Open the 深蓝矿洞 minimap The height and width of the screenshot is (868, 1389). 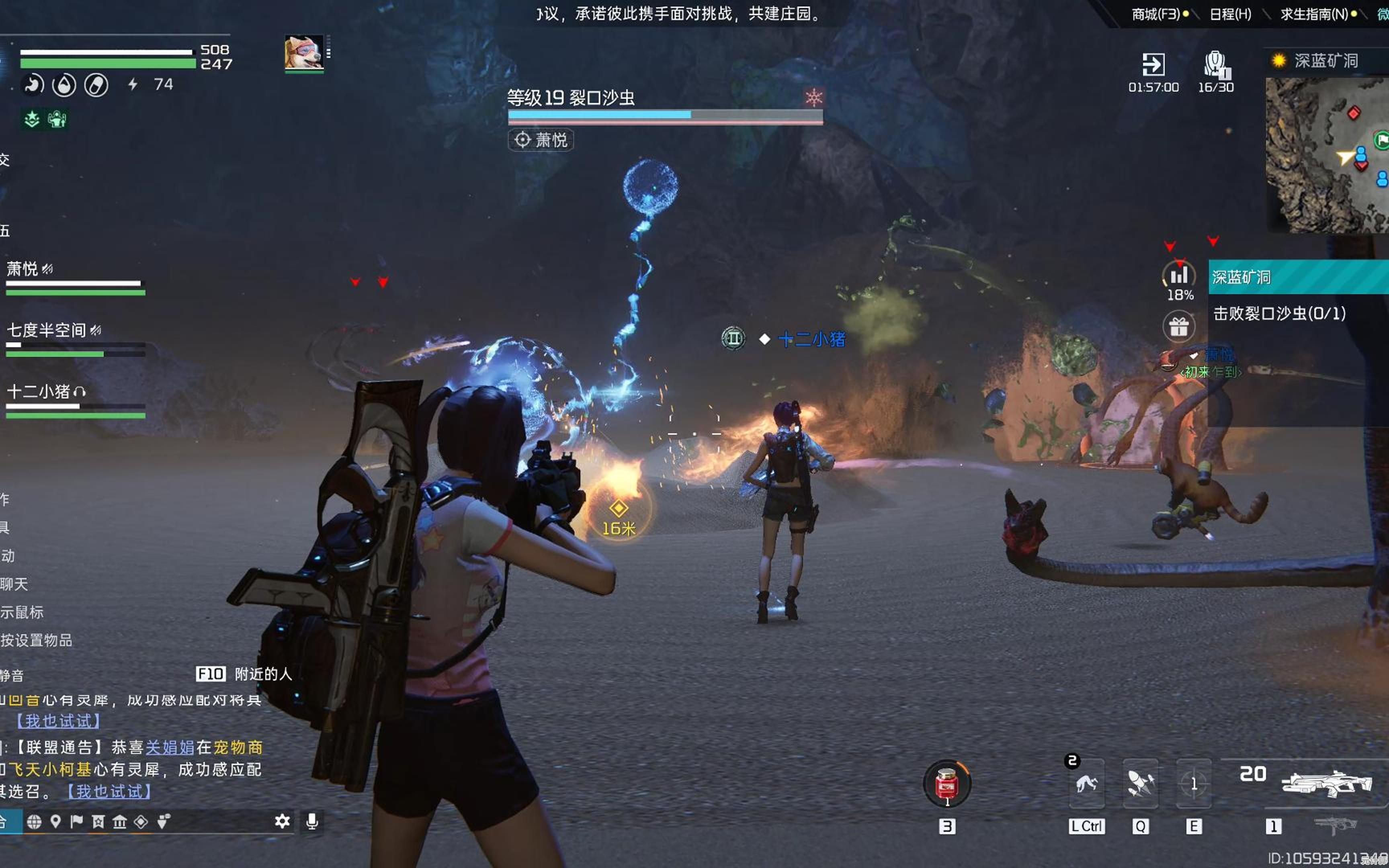pyautogui.click(x=1327, y=155)
